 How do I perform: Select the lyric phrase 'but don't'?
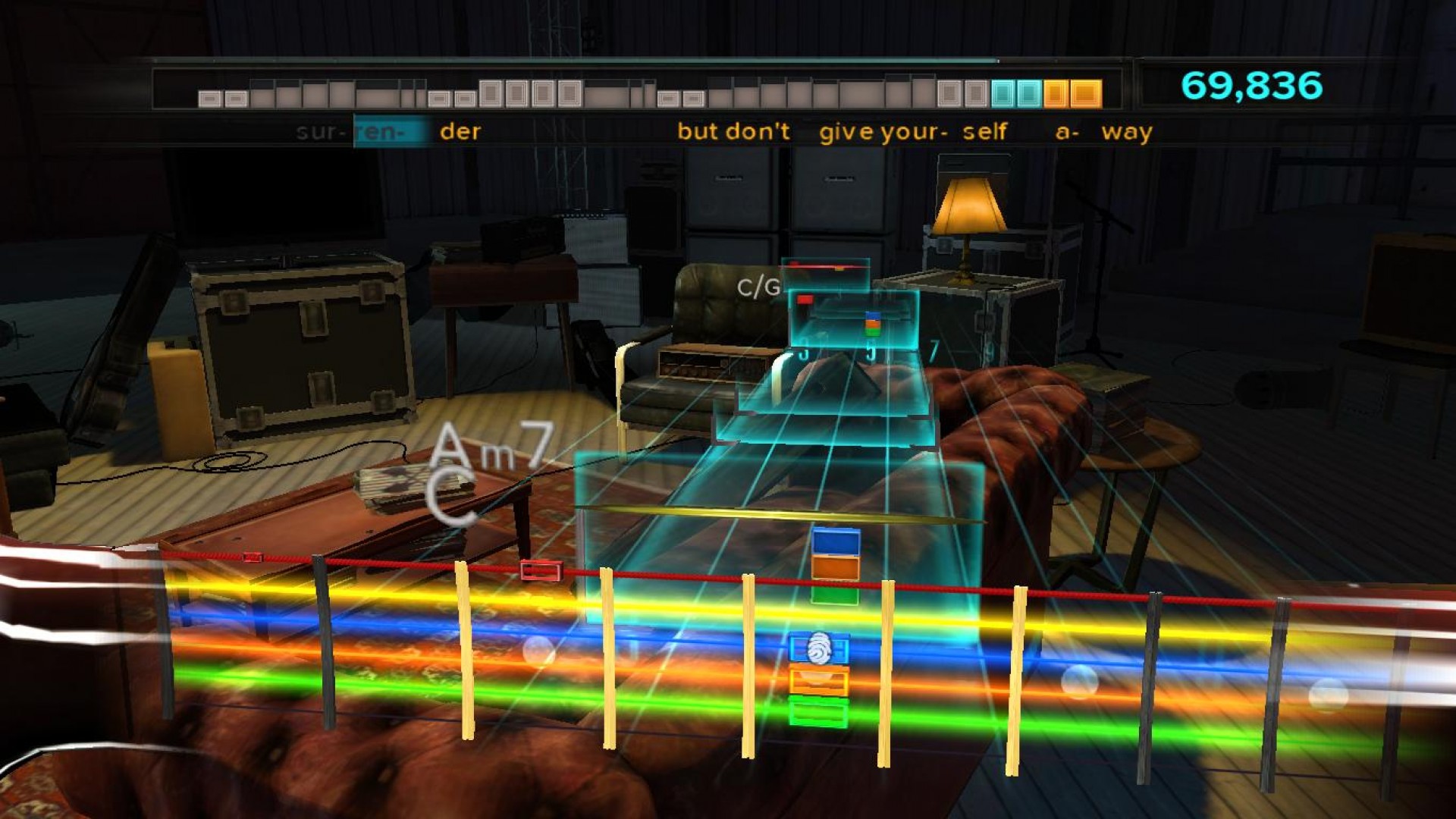(732, 131)
